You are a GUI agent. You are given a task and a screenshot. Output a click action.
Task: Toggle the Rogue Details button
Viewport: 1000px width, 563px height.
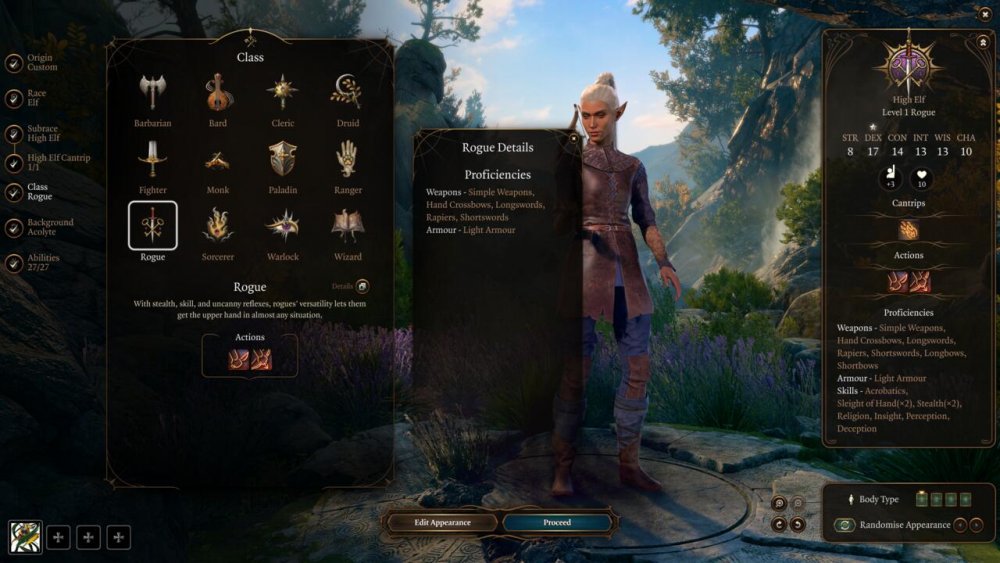click(x=362, y=286)
